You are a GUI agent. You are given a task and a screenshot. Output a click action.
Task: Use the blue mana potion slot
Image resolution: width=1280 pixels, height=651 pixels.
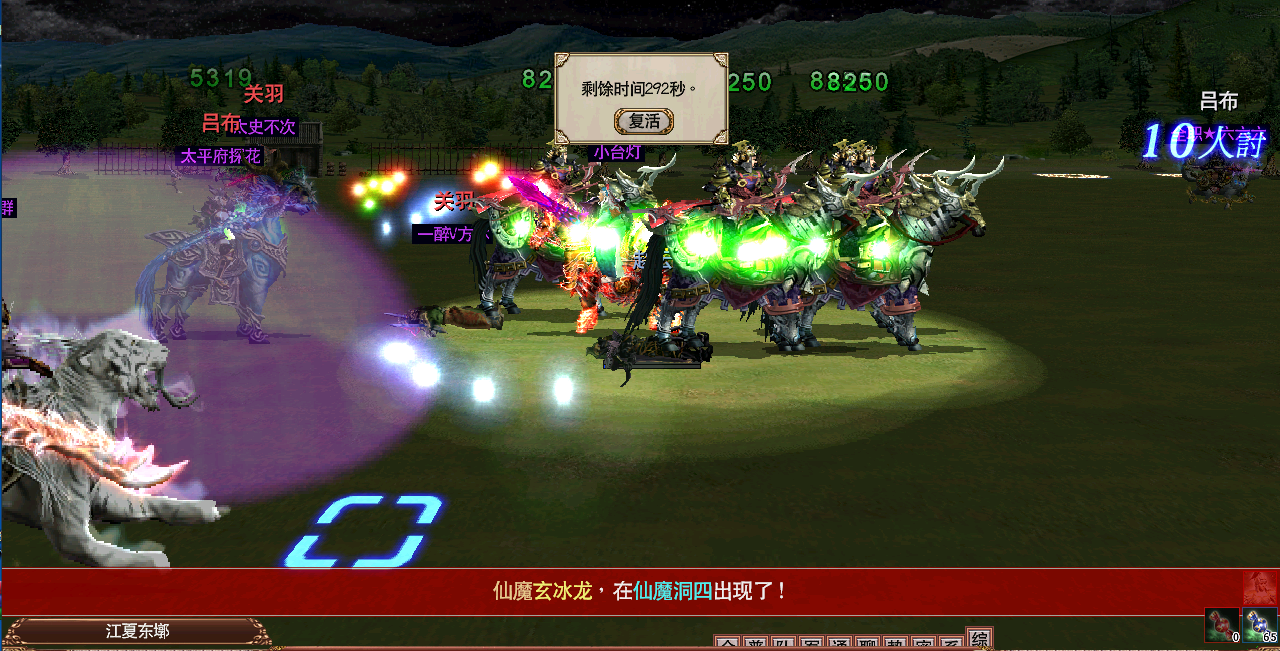click(1260, 625)
